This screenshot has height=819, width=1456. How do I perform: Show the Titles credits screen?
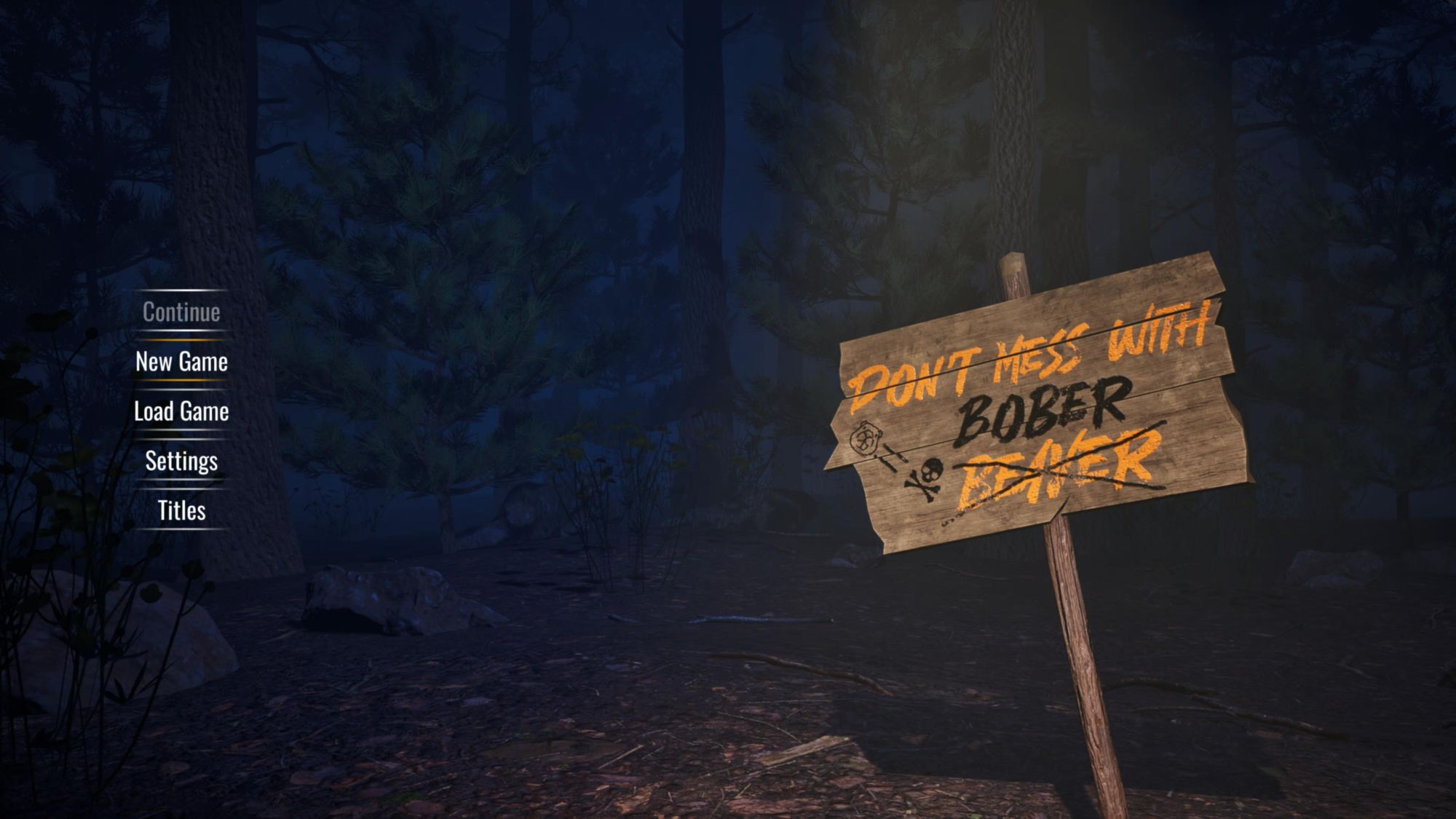181,510
